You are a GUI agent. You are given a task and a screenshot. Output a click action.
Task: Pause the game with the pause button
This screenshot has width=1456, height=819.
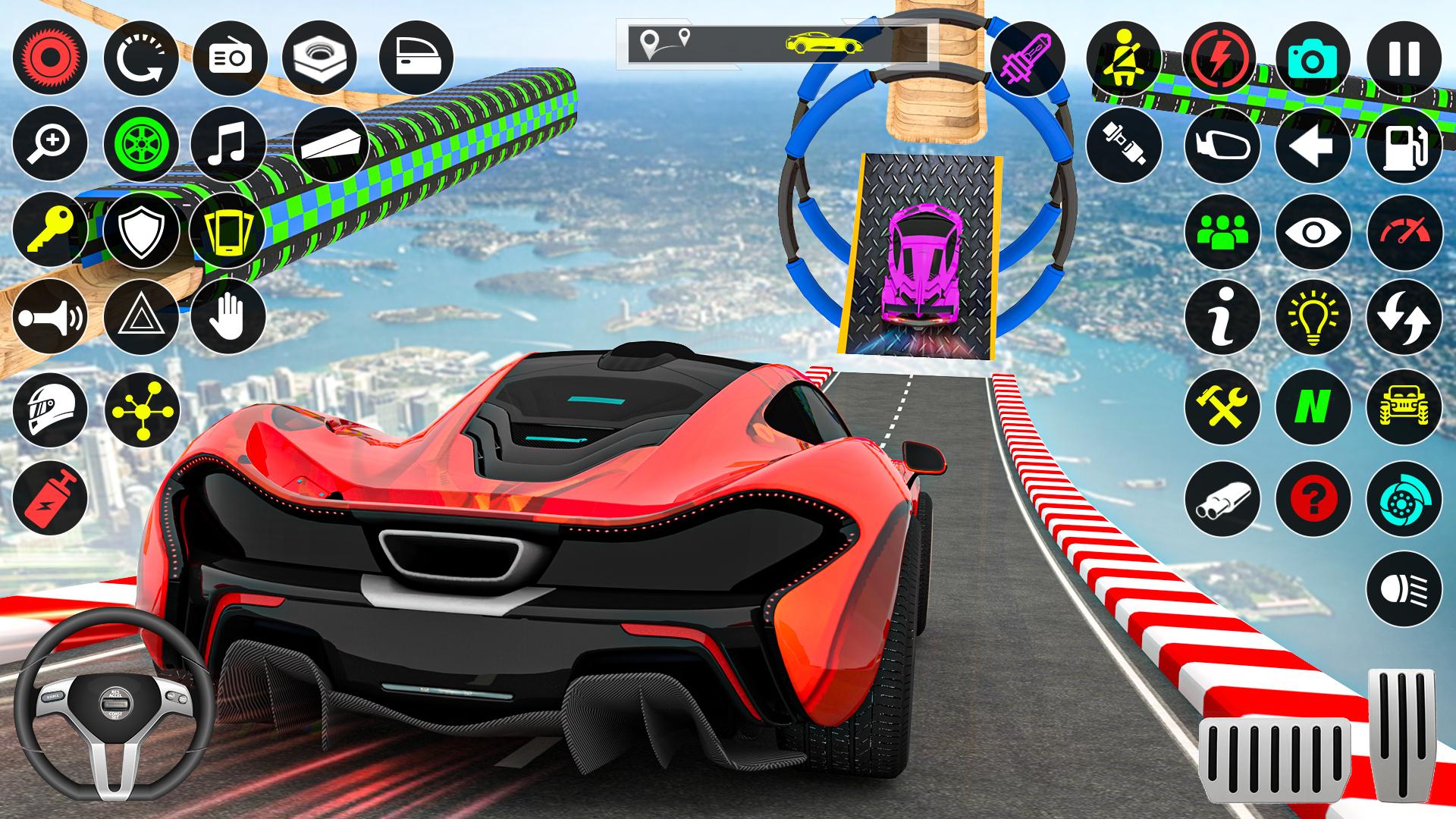click(1404, 58)
